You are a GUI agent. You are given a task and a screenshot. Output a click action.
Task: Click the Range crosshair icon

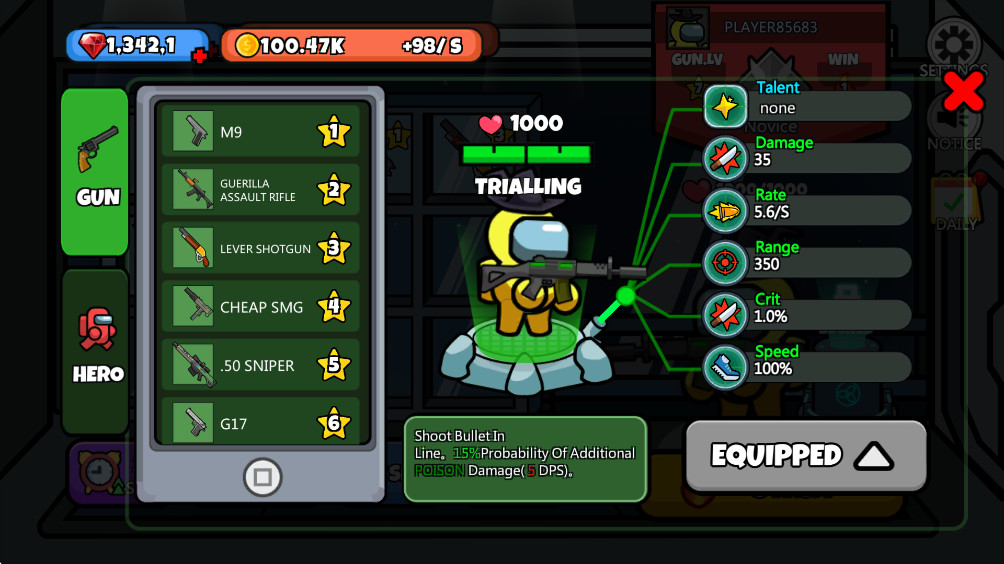pyautogui.click(x=725, y=262)
